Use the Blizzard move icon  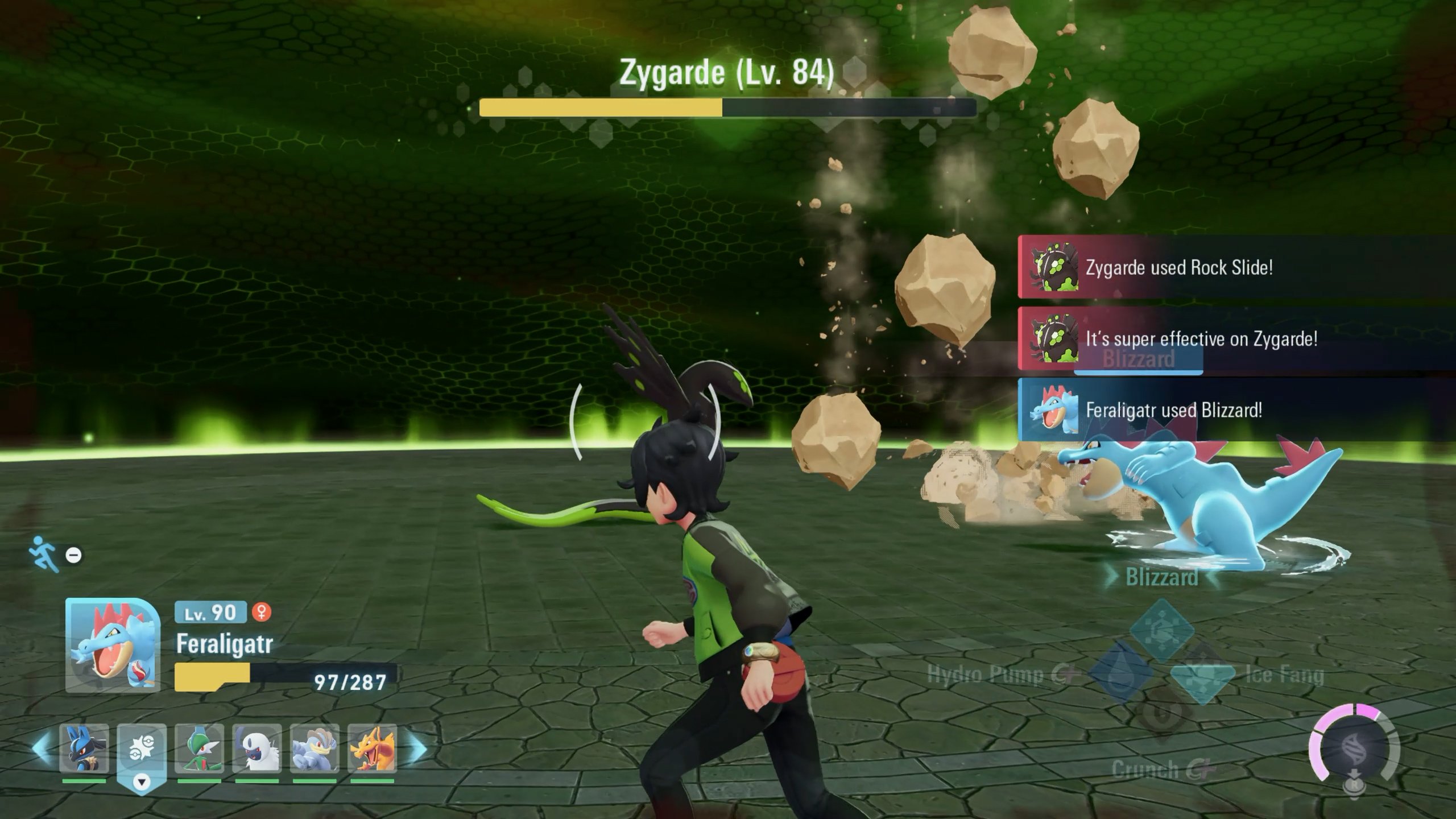[1161, 629]
